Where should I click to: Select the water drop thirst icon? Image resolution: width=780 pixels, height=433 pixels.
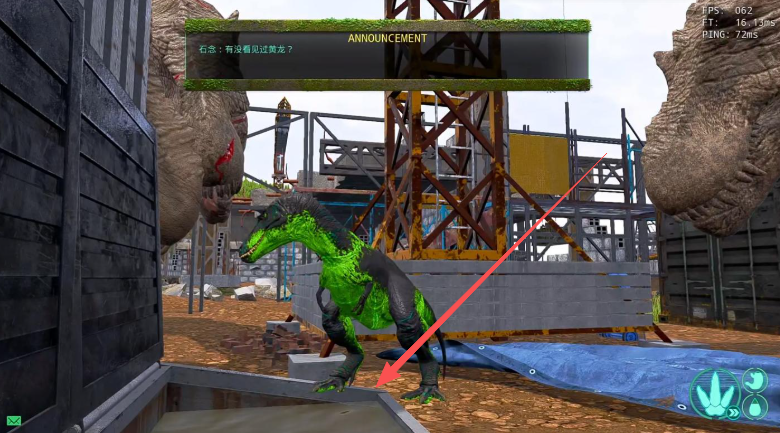click(753, 407)
